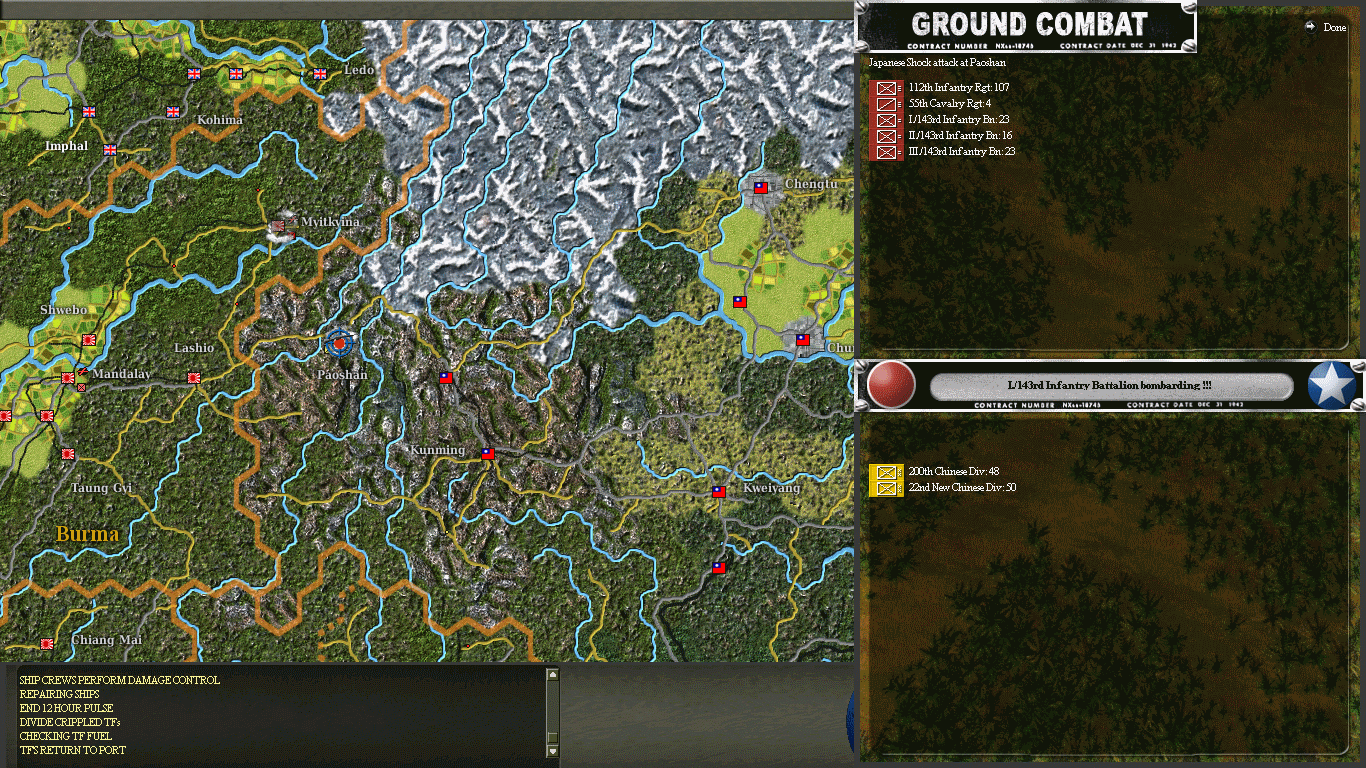Click the 200th Chinese Div yellow counter

point(885,471)
